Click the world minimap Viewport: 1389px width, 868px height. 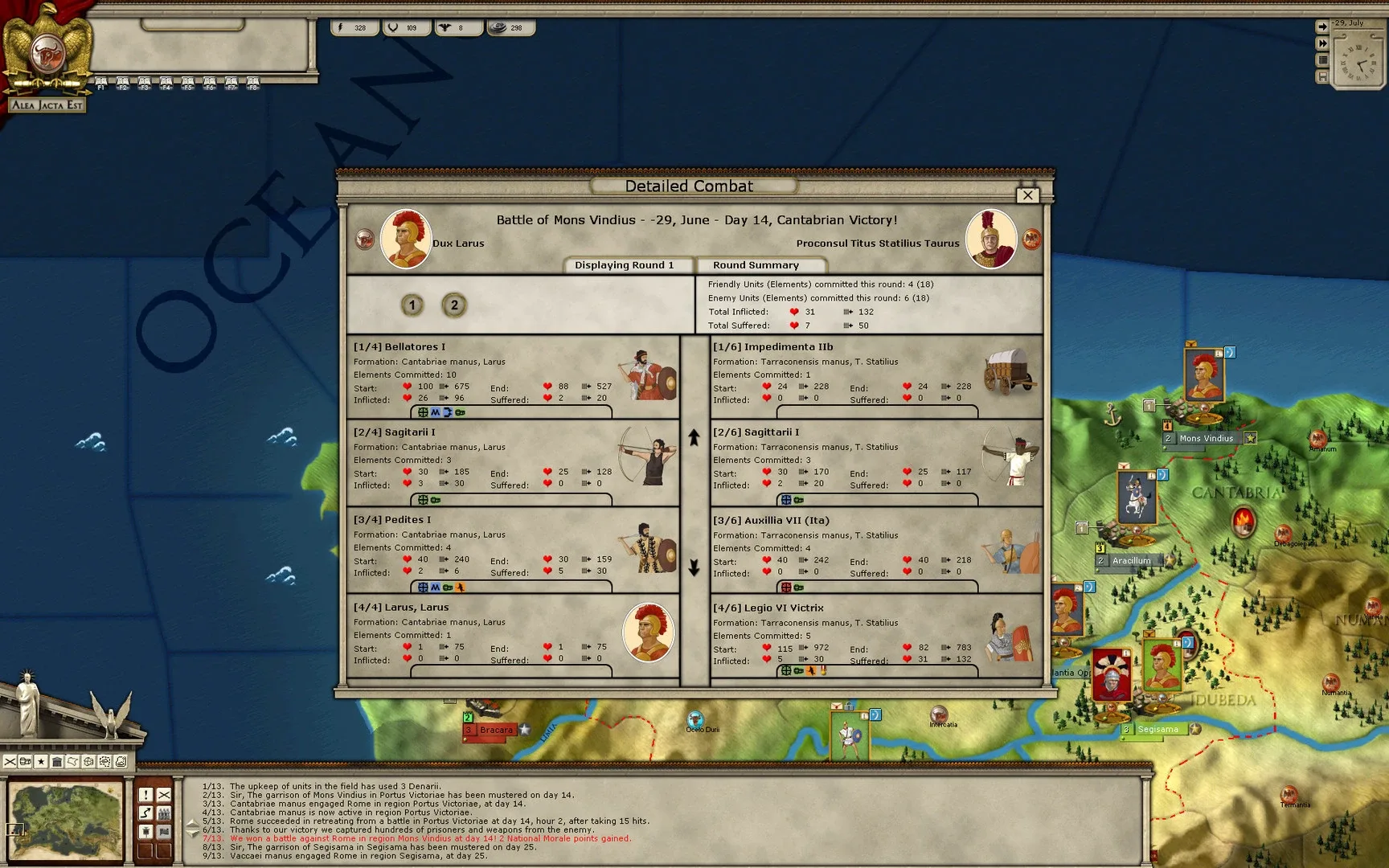[65, 821]
